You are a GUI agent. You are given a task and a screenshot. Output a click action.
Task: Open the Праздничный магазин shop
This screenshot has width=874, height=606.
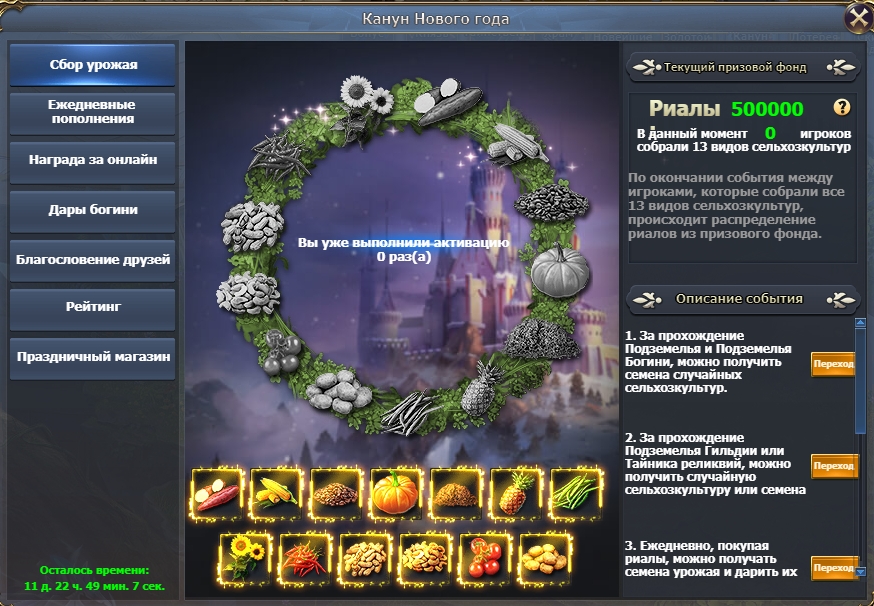coord(93,356)
